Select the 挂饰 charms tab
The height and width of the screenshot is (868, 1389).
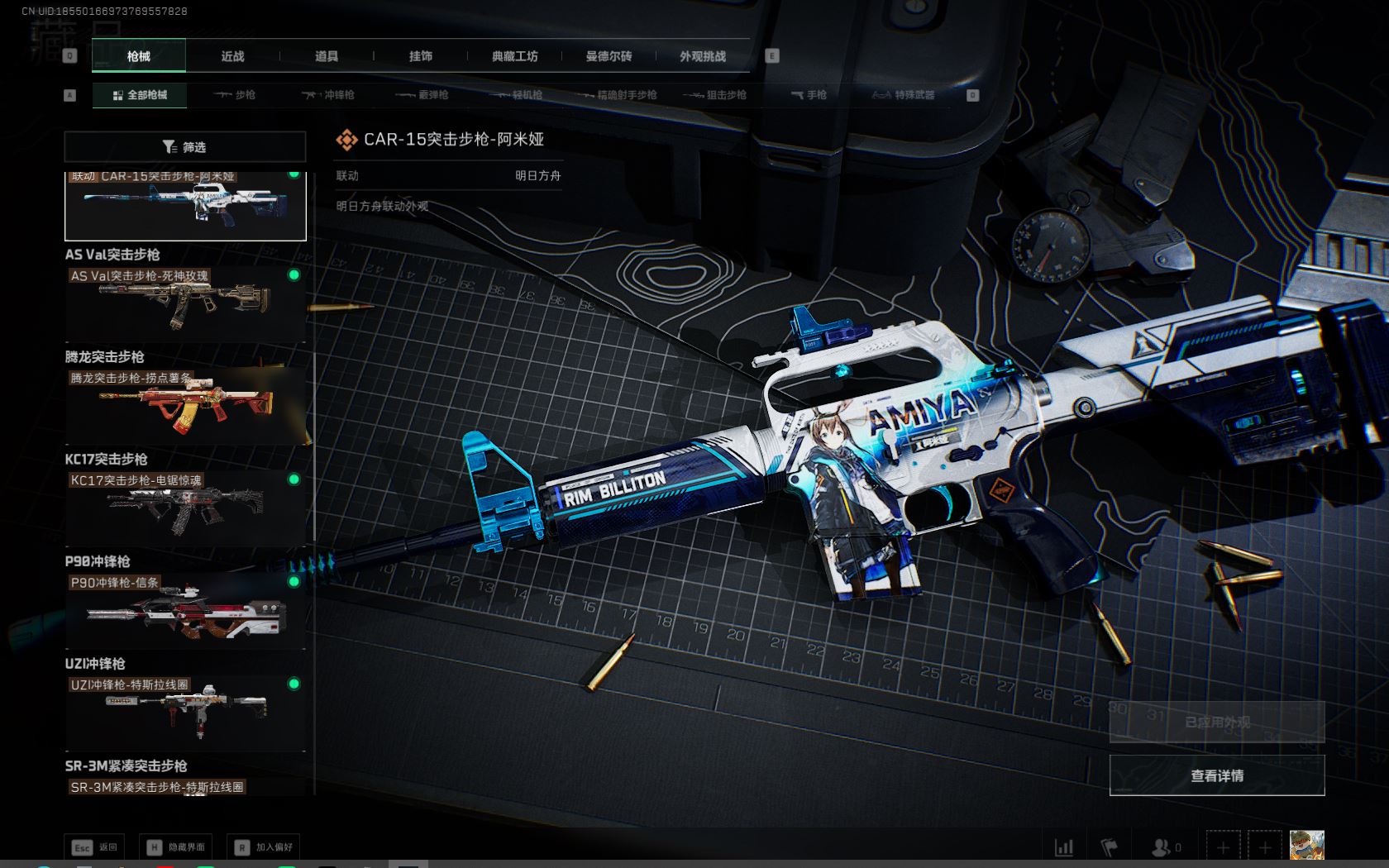[421, 56]
